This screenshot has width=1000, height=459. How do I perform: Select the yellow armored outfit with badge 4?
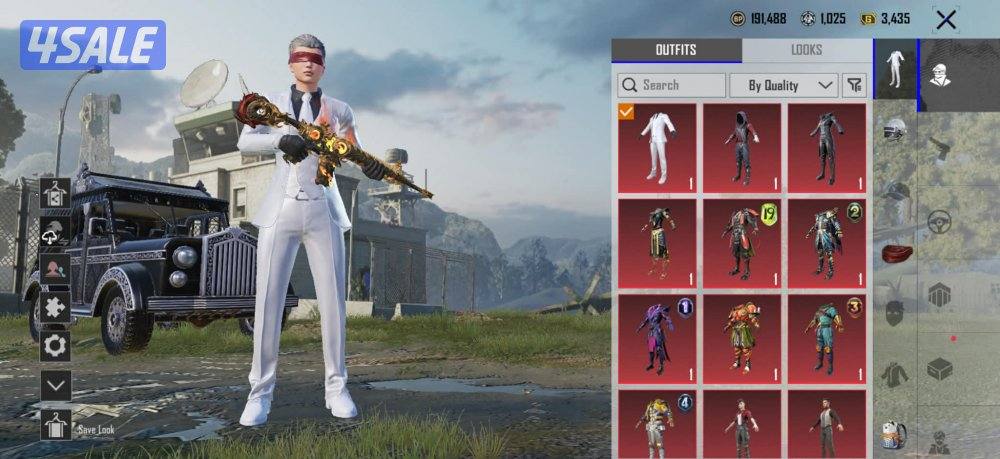(657, 424)
